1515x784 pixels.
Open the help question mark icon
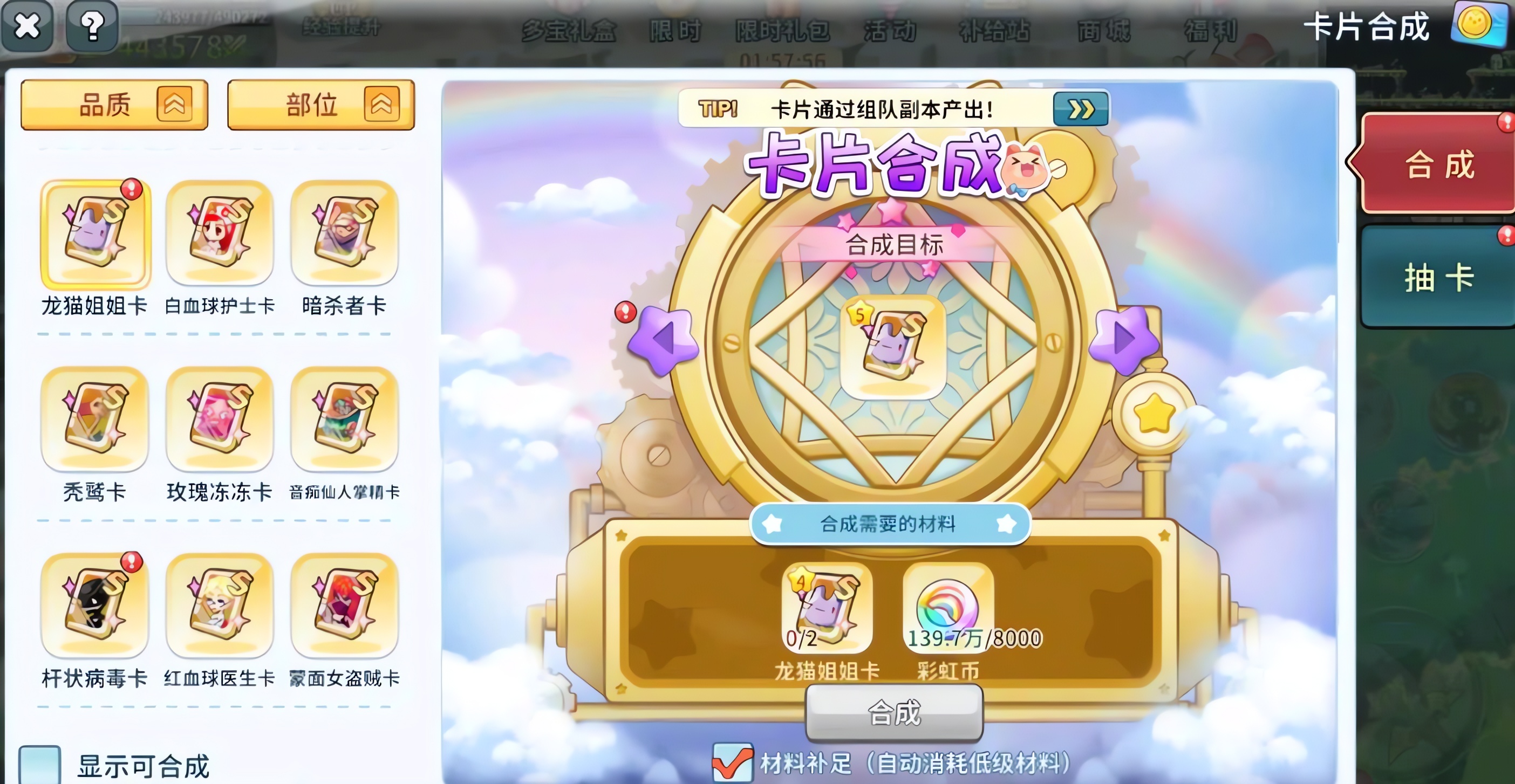(x=92, y=26)
